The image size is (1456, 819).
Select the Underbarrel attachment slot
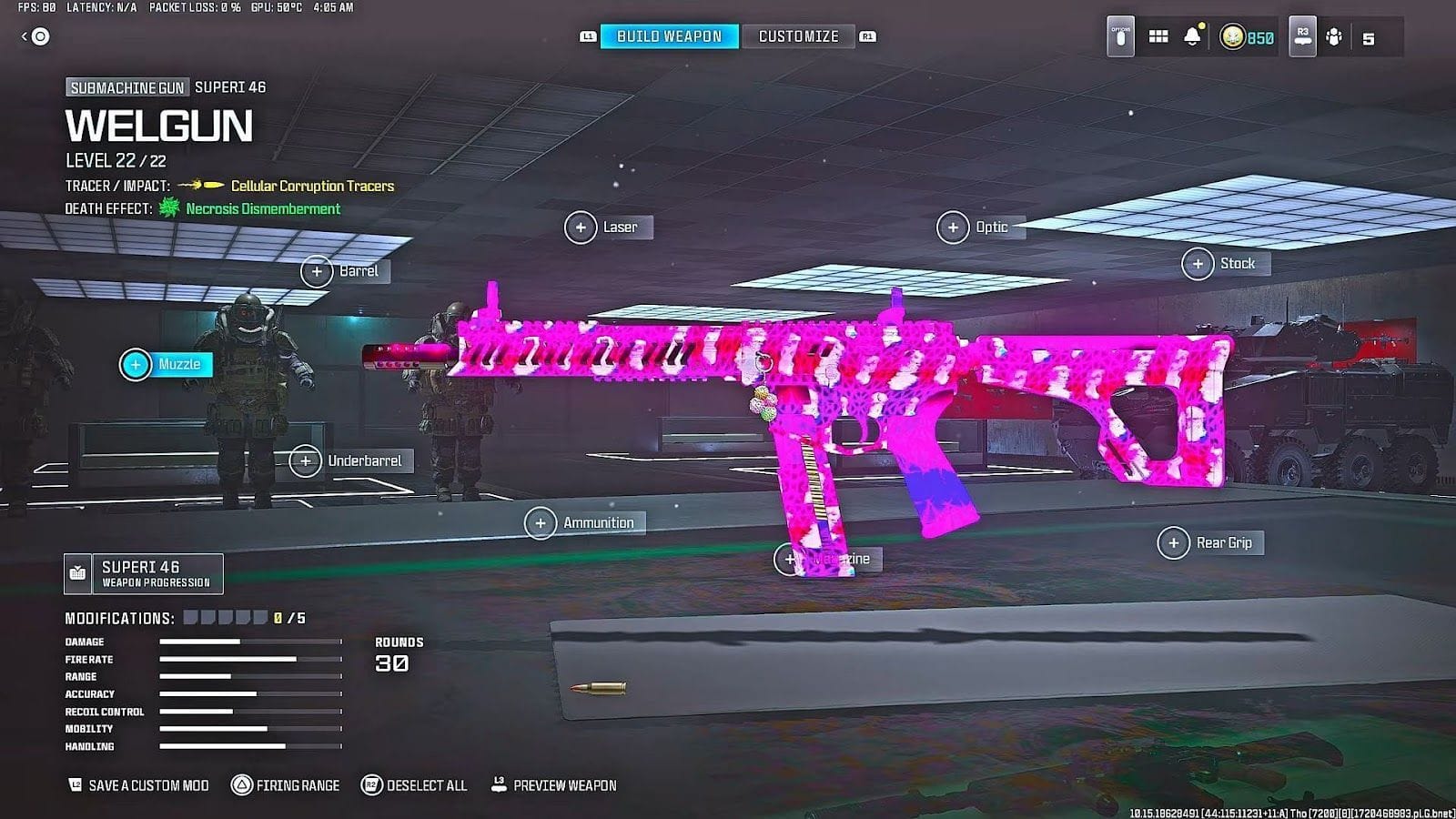(x=350, y=460)
